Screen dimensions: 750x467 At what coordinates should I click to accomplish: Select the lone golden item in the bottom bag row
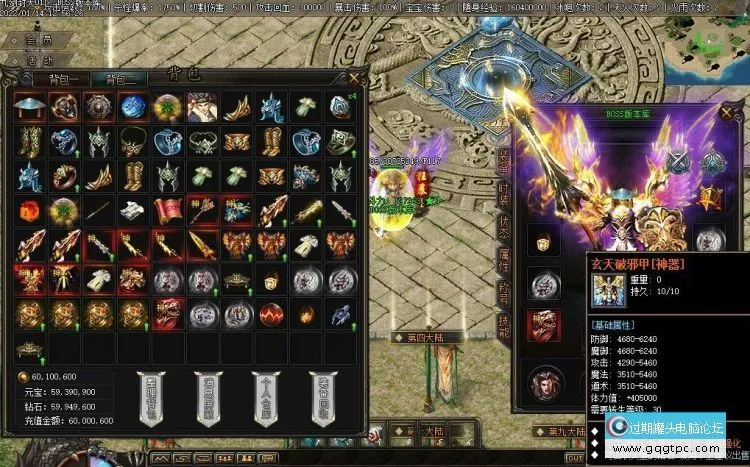[x=28, y=350]
